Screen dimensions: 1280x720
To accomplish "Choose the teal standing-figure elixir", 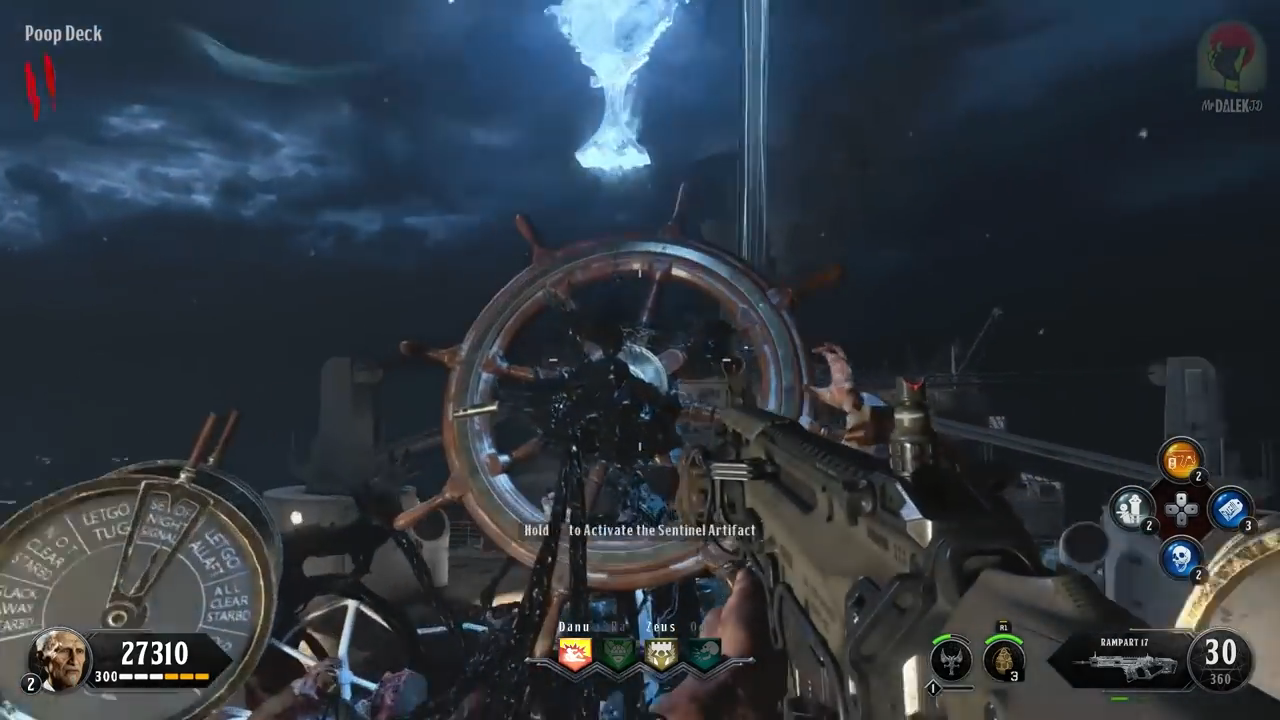I will [1132, 508].
